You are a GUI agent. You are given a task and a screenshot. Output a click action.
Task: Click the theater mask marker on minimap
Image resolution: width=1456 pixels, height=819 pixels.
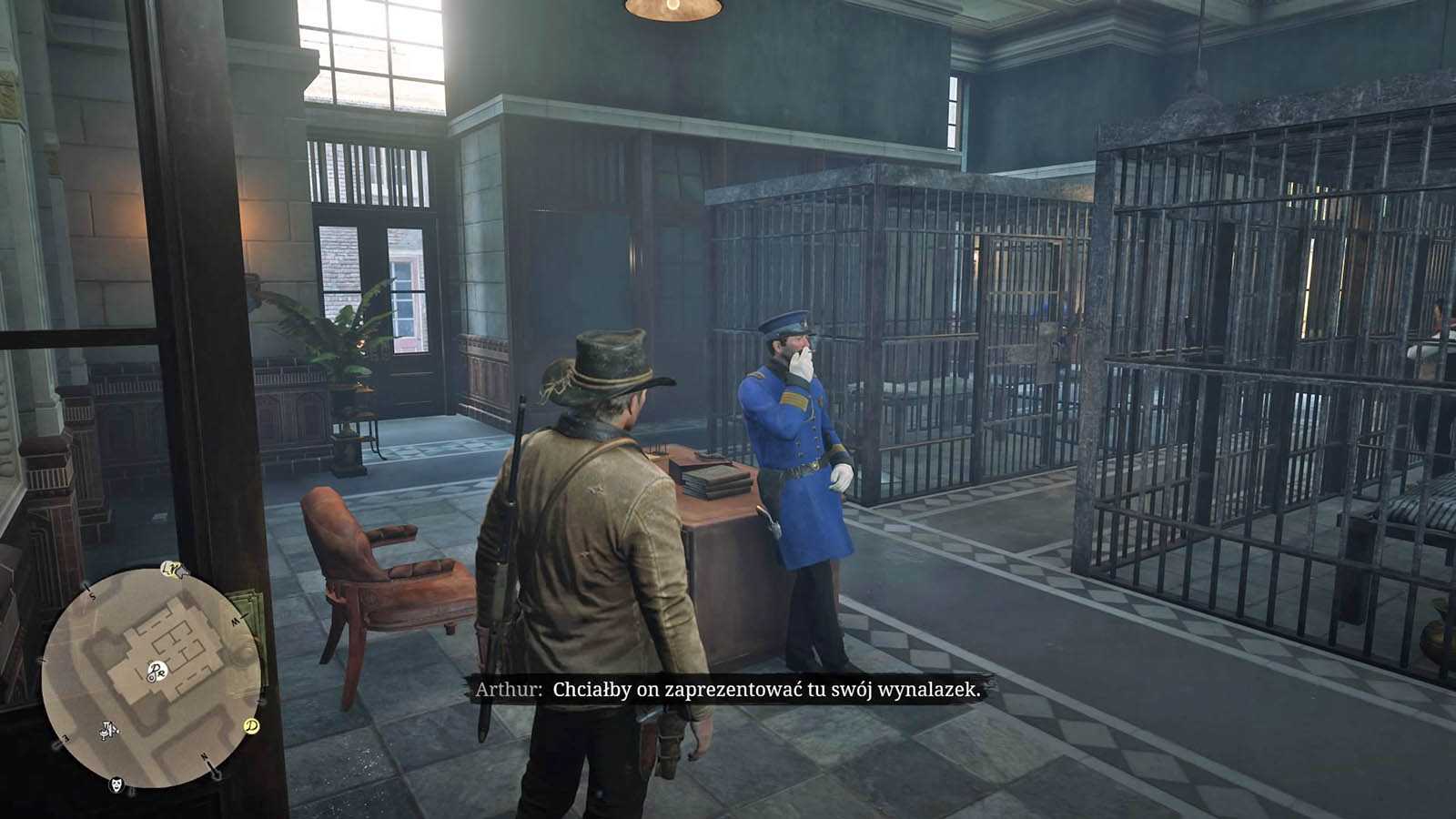coord(116,784)
